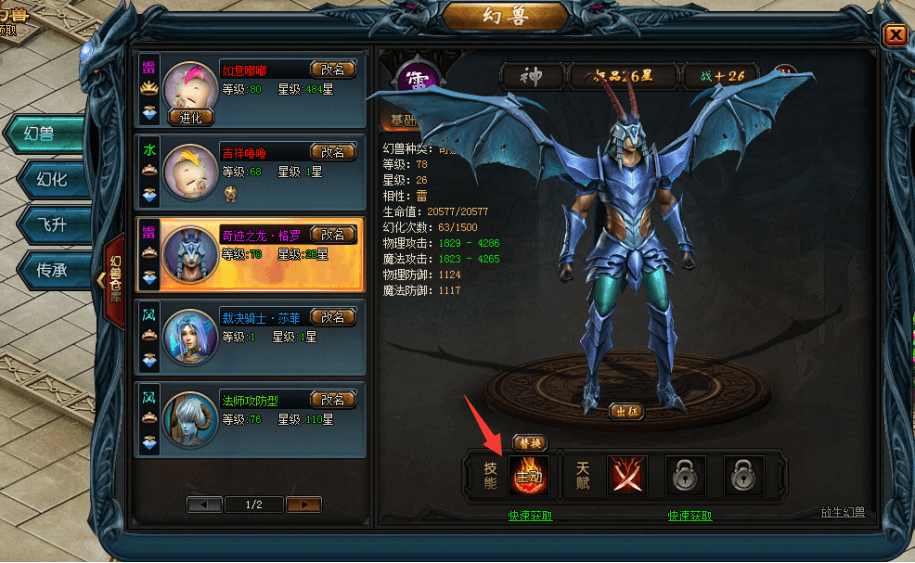Image resolution: width=915 pixels, height=563 pixels.
Task: Go to the next pet list page
Action: [303, 505]
